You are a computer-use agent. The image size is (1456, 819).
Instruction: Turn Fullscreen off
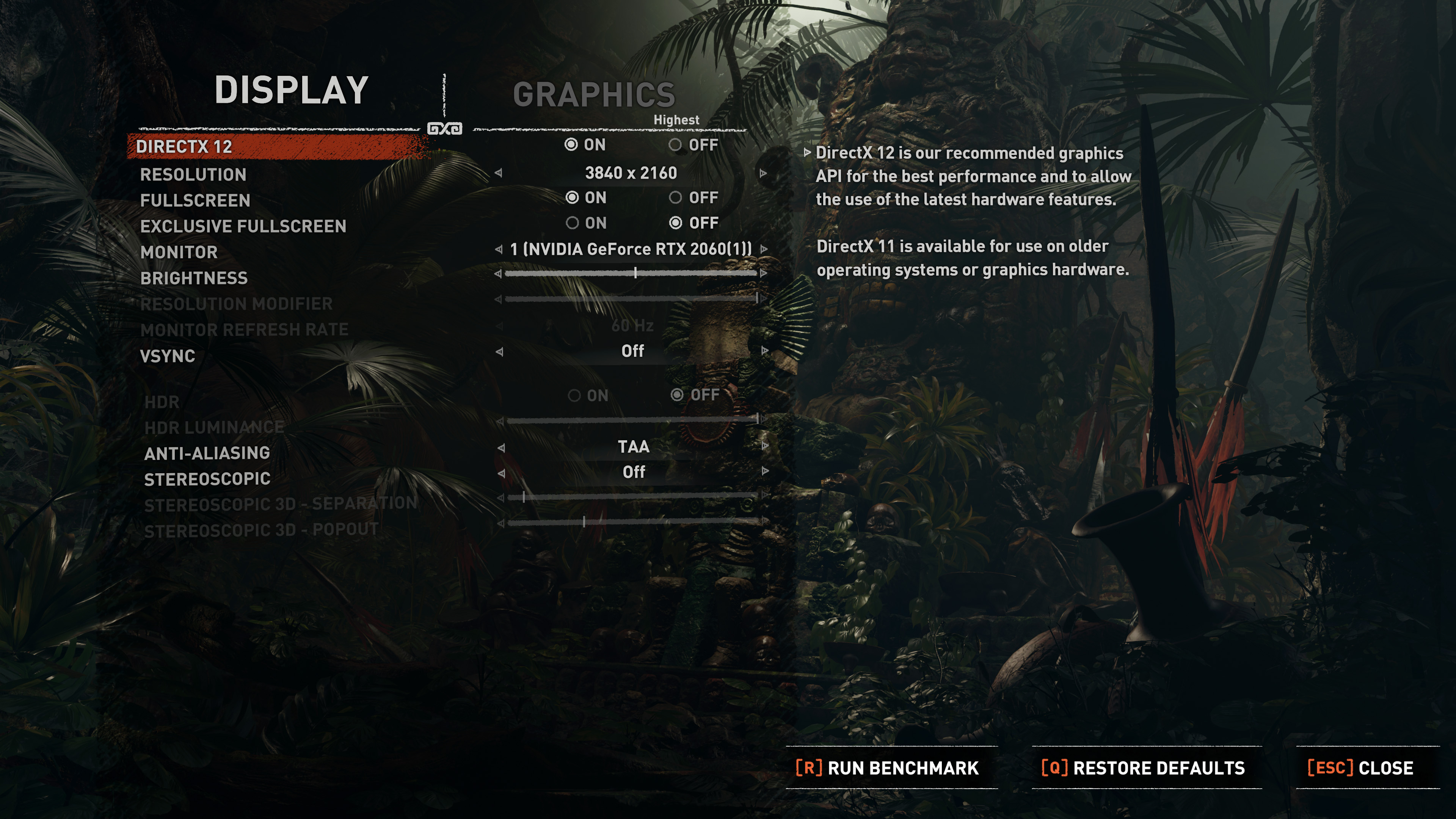click(676, 198)
